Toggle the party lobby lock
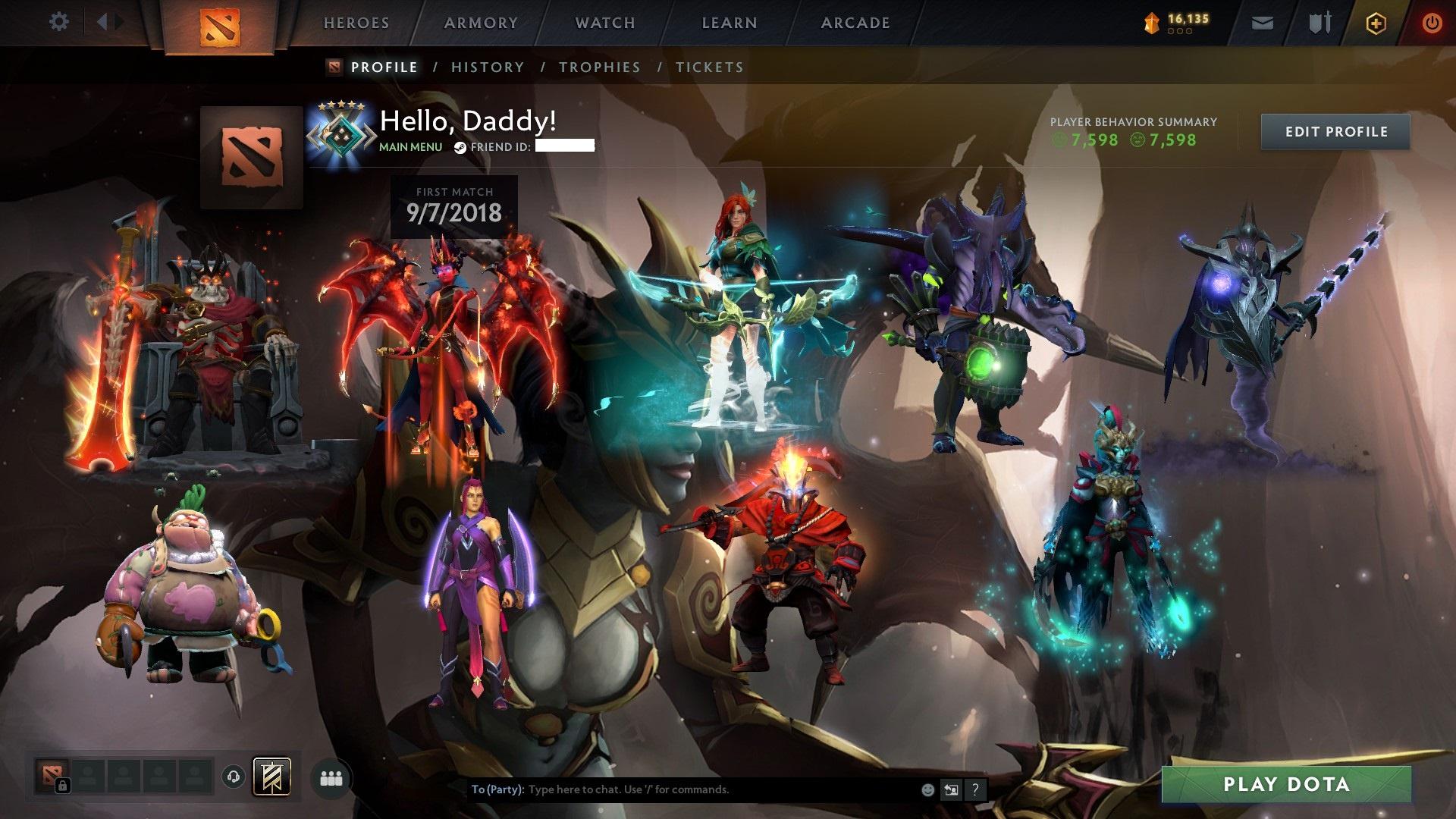1456x819 pixels. [x=64, y=786]
